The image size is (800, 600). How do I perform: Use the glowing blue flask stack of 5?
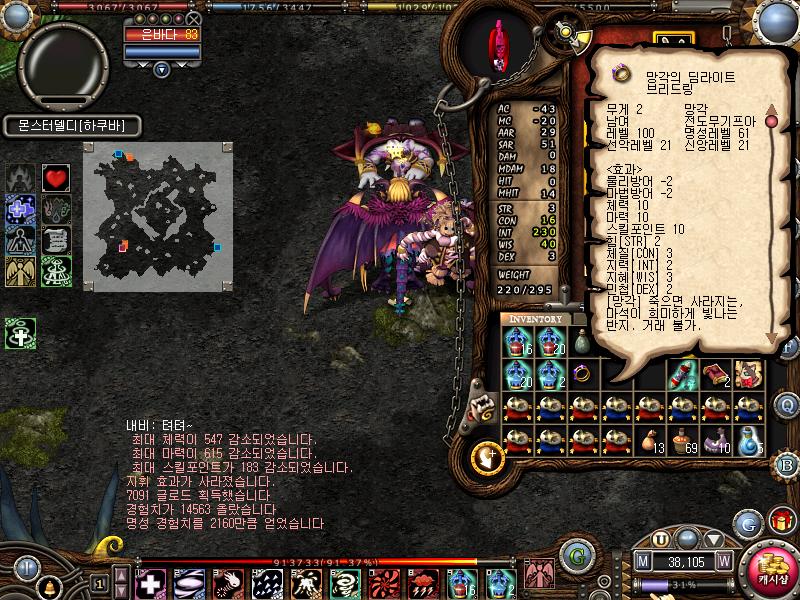tap(749, 440)
